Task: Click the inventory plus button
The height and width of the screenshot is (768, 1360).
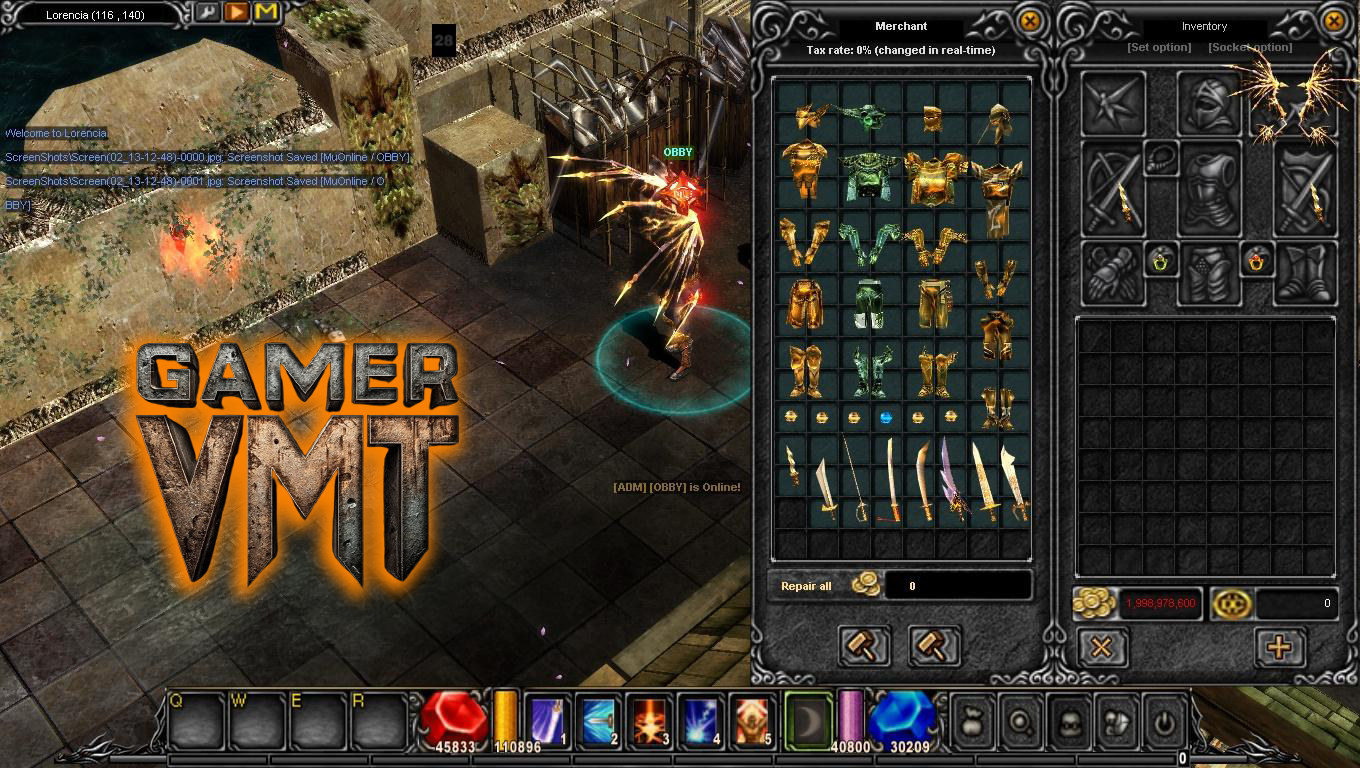Action: 1279,647
